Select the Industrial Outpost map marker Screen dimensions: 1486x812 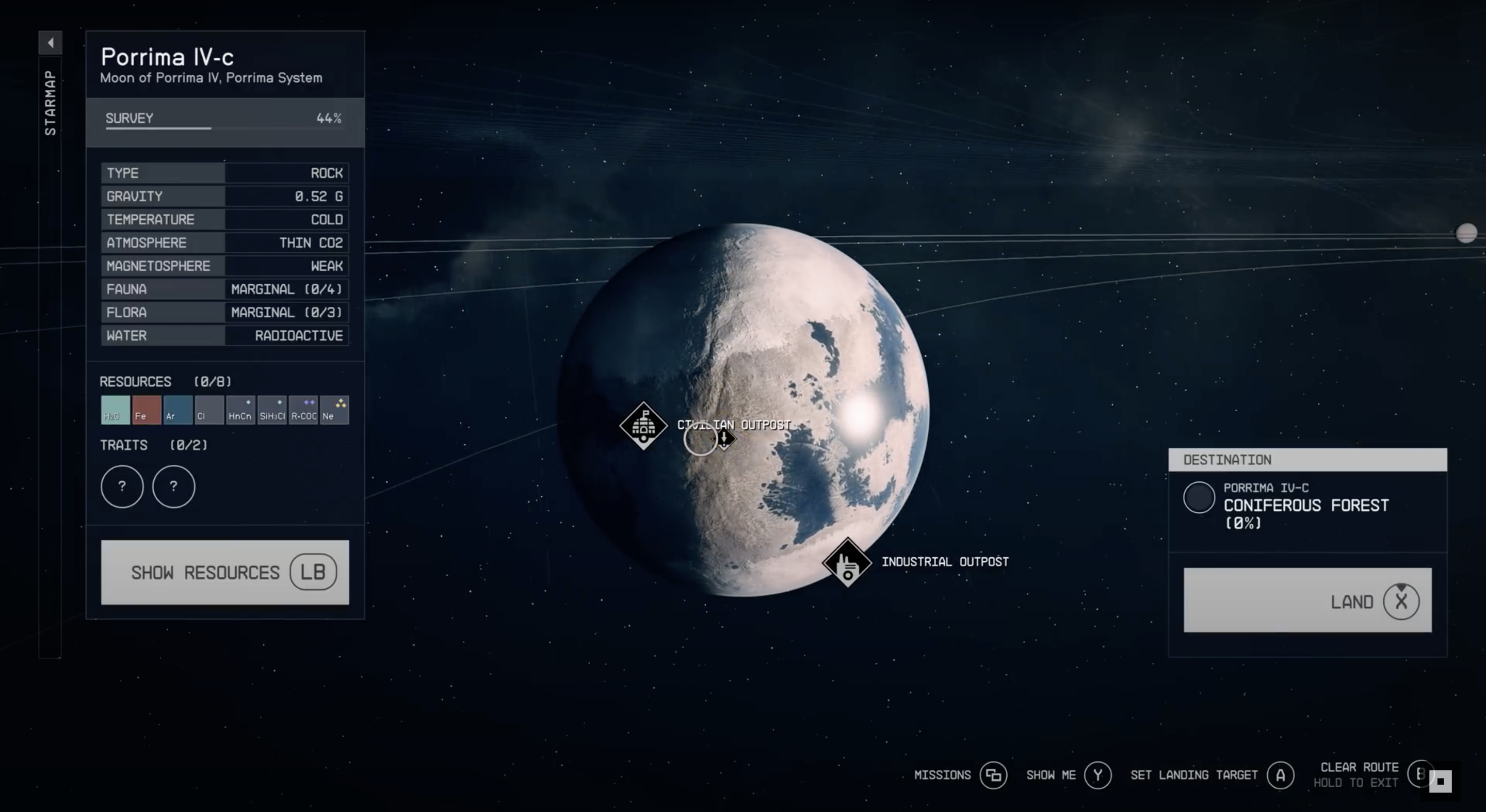click(847, 562)
